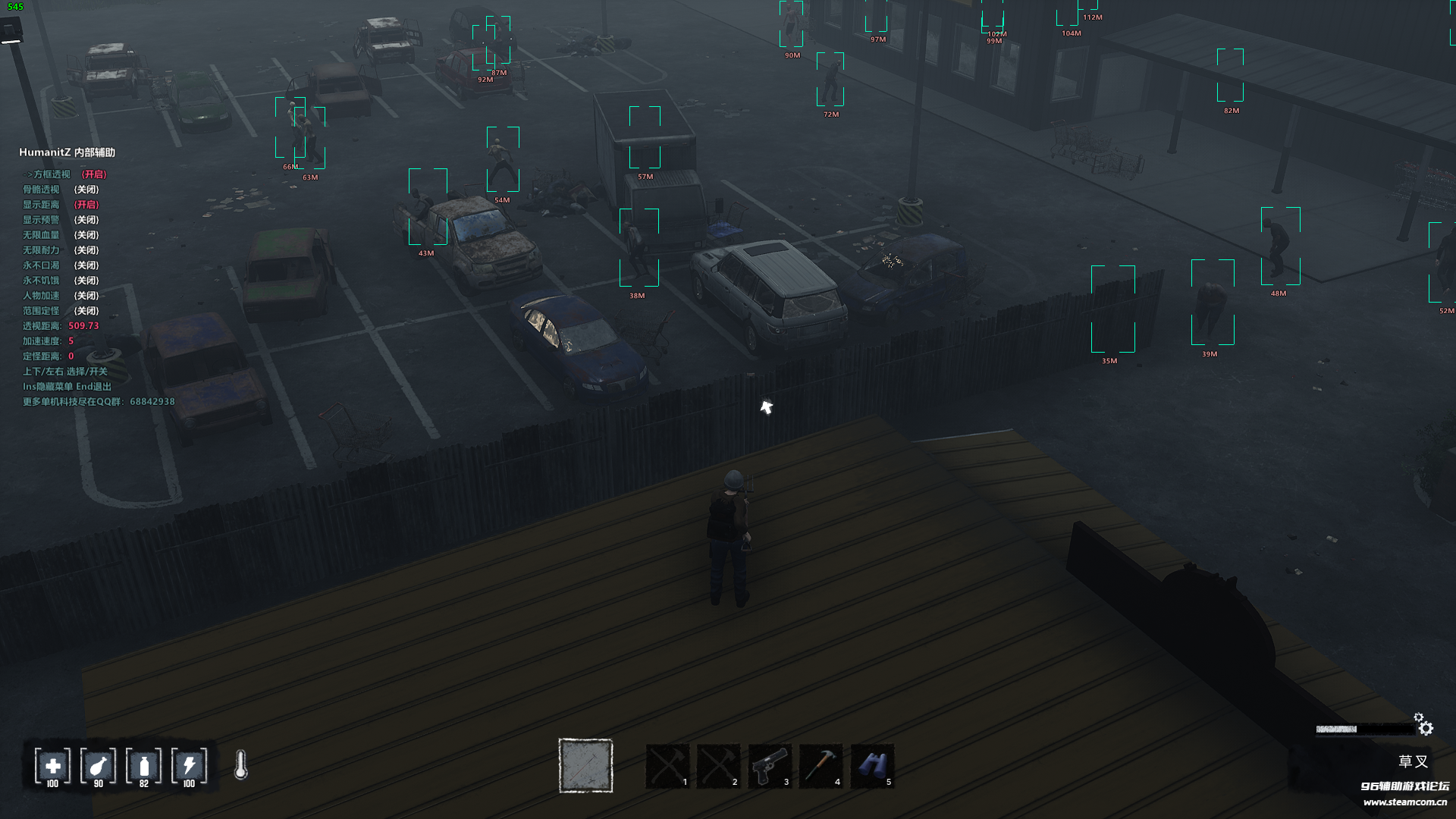Choose the binoculars in hotbar slot 5
This screenshot has width=1456, height=819.
point(872,766)
